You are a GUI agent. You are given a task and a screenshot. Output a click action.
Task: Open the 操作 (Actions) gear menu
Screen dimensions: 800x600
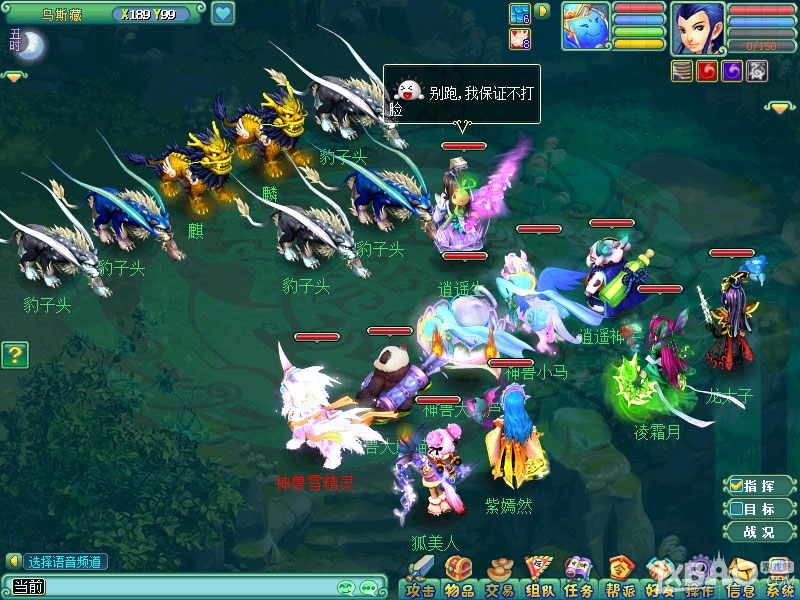click(x=699, y=577)
